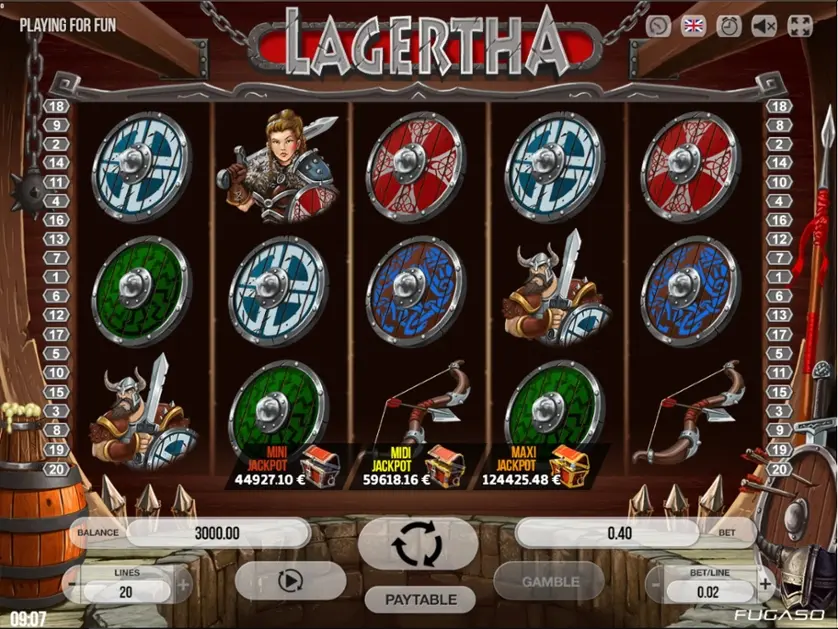Select payline 18 on the left side
Screen dimensions: 838x629
click(x=56, y=106)
